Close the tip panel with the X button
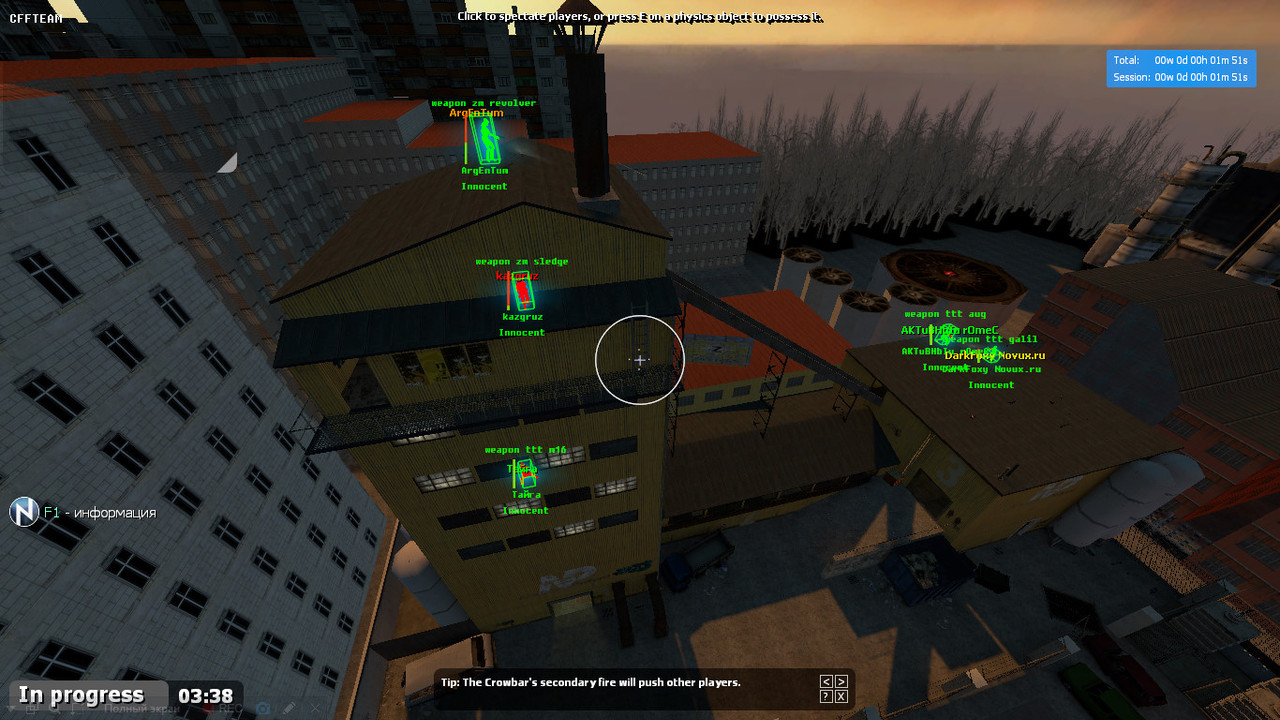Screen dimensions: 1280x720 [841, 696]
